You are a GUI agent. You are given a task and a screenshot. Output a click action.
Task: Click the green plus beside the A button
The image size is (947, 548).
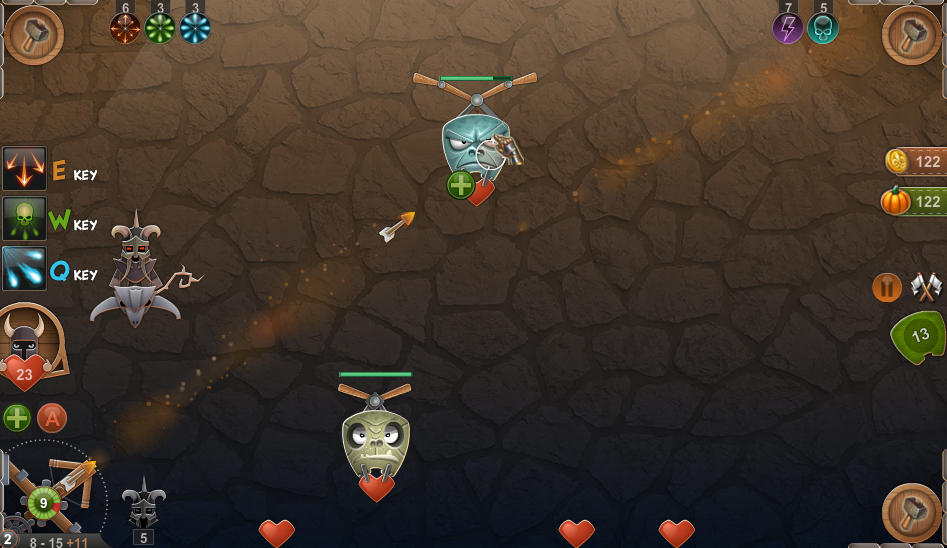pos(17,417)
